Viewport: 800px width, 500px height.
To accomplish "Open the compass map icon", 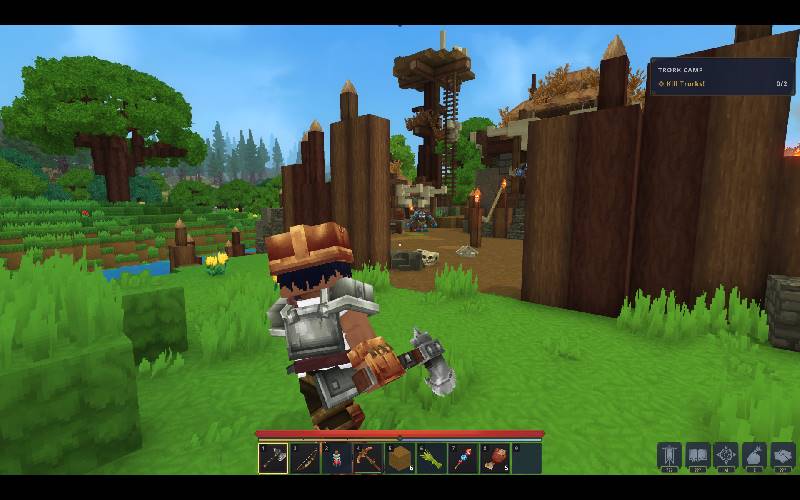I will [x=725, y=455].
